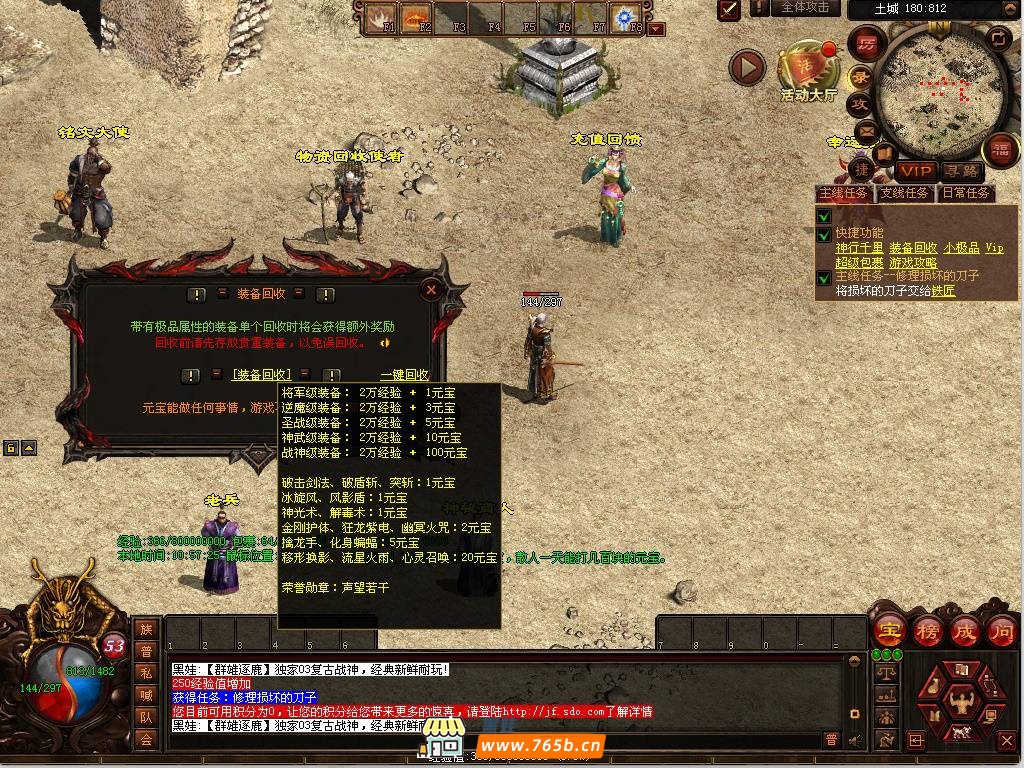Open the 福 welfare button by the minimap
The image size is (1024, 768).
[1000, 149]
